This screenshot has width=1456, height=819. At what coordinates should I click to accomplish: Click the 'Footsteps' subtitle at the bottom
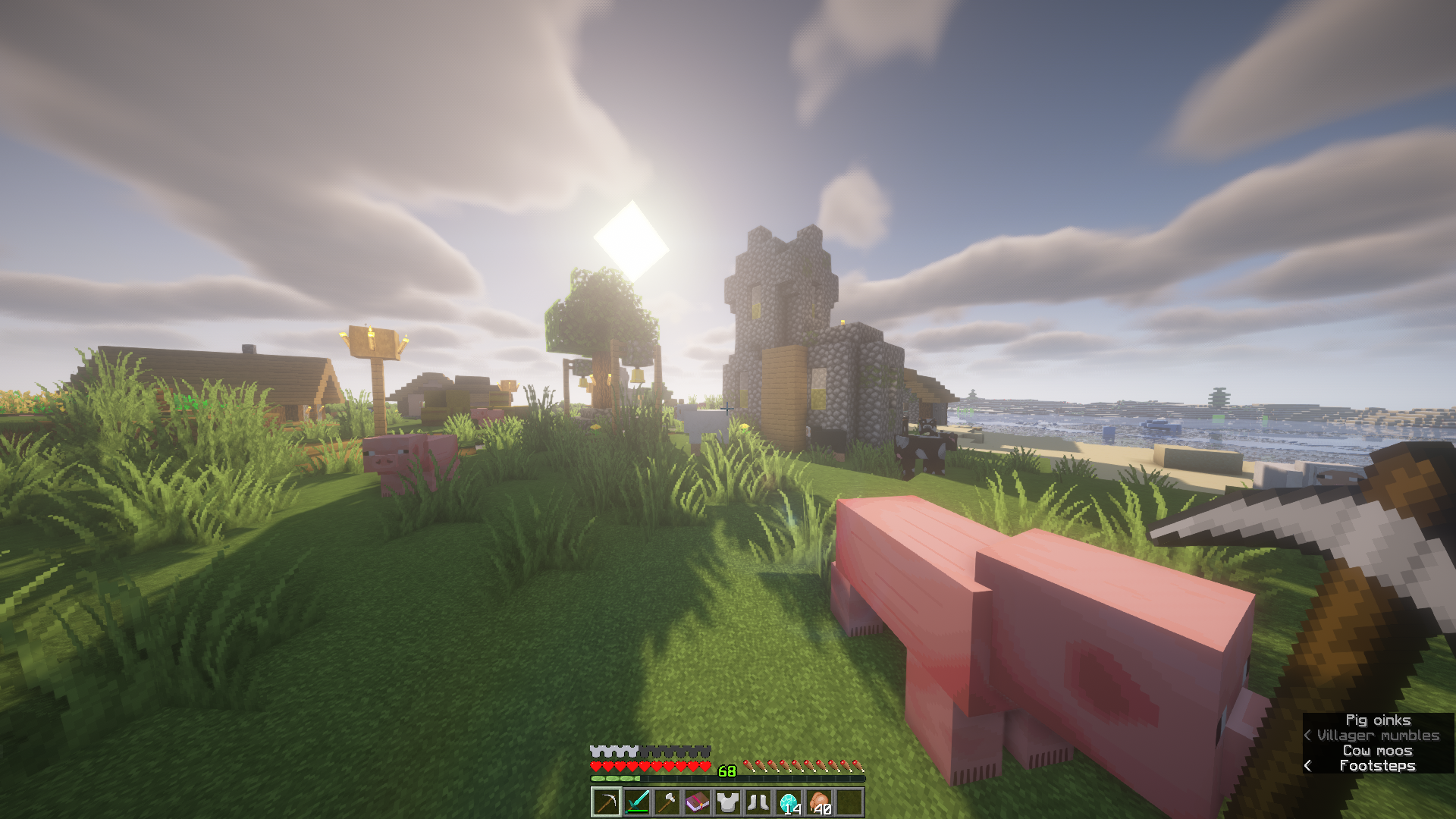1379,765
